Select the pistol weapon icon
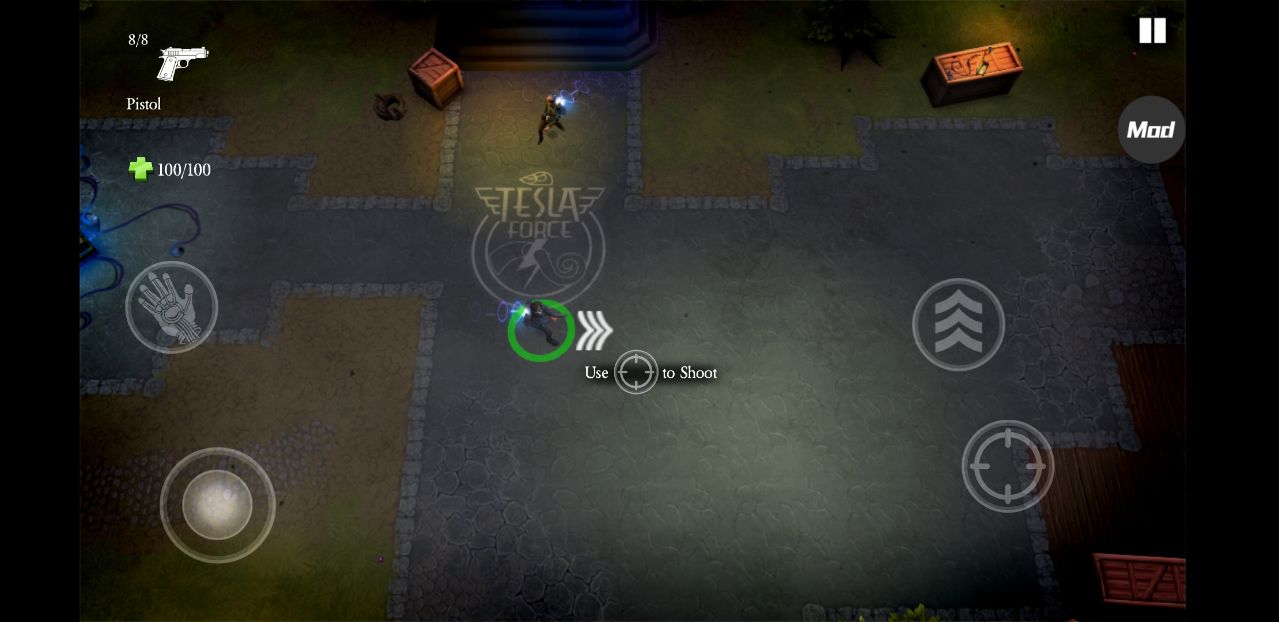This screenshot has height=622, width=1279. point(182,63)
